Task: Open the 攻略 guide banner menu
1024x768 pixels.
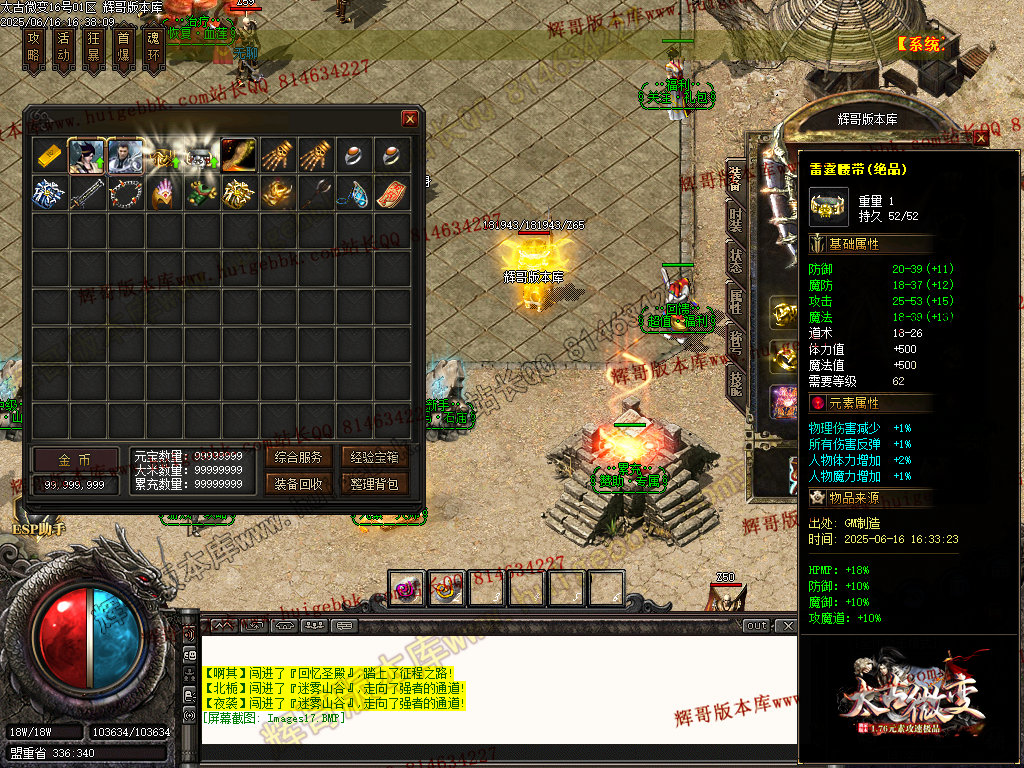Action: pyautogui.click(x=35, y=47)
